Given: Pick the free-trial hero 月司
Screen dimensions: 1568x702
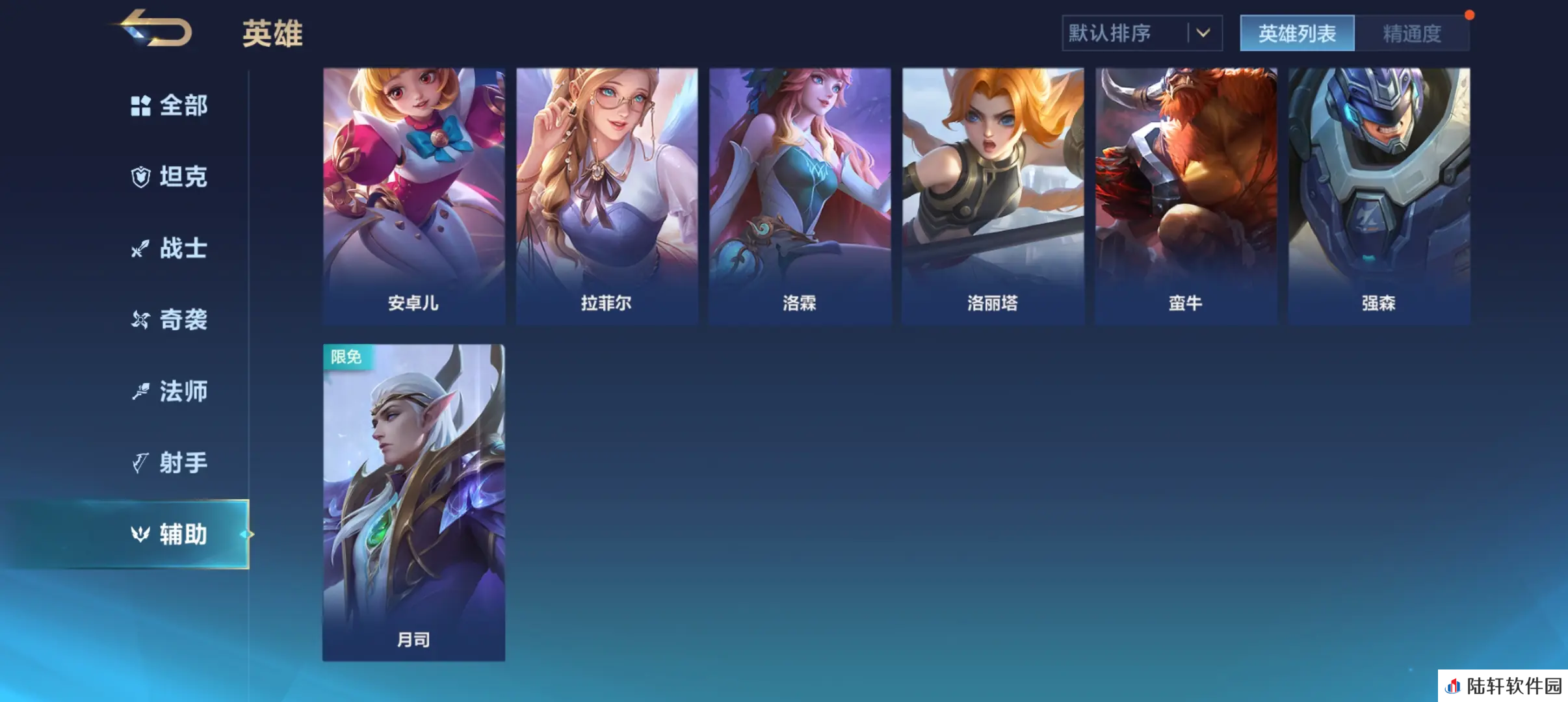Looking at the screenshot, I should point(413,502).
